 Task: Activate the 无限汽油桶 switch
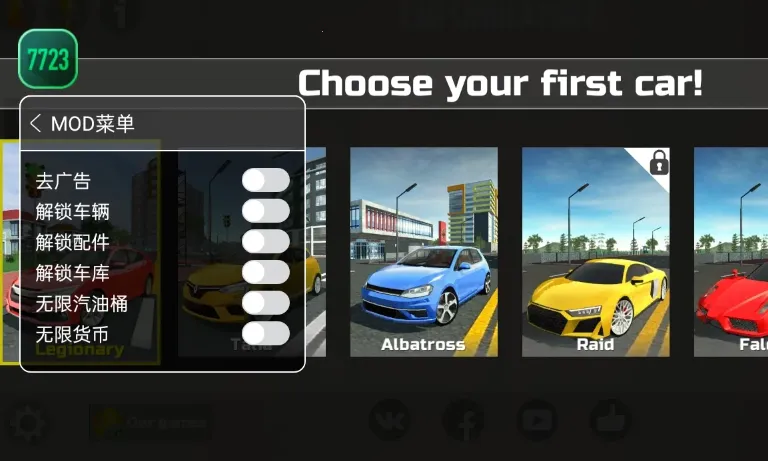266,302
